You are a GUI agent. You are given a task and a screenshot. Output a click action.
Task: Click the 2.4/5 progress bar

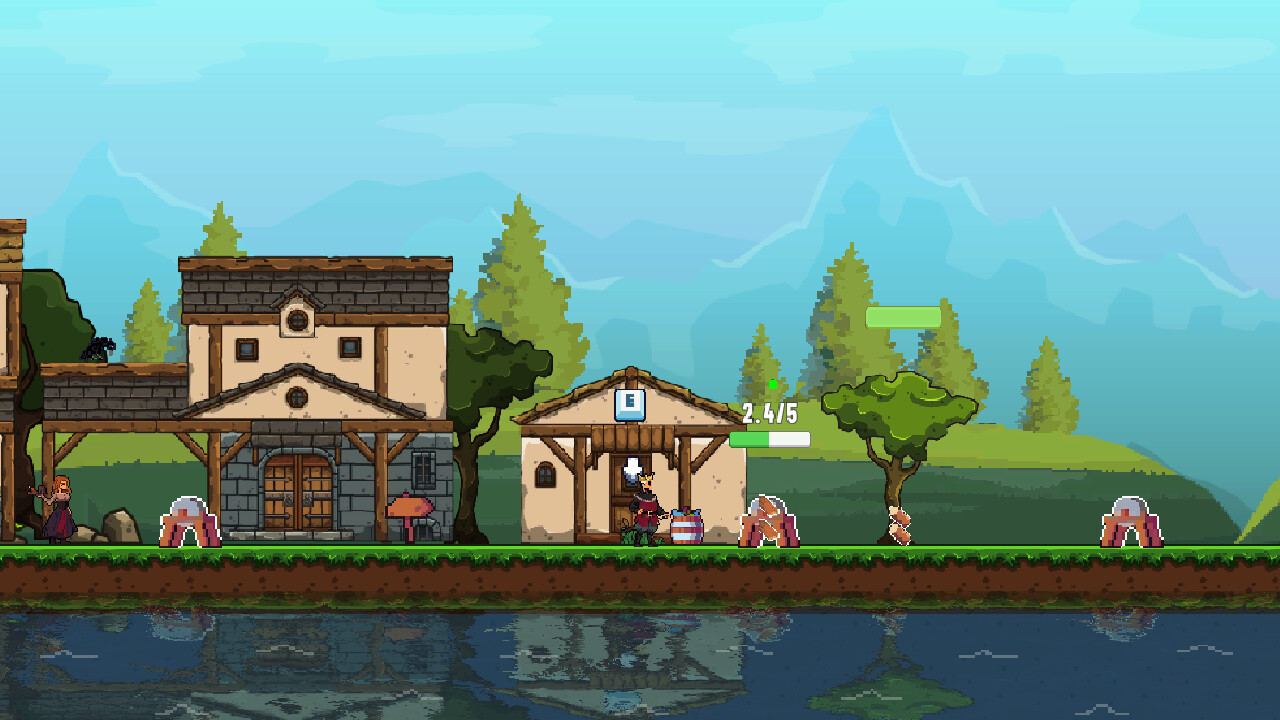769,437
